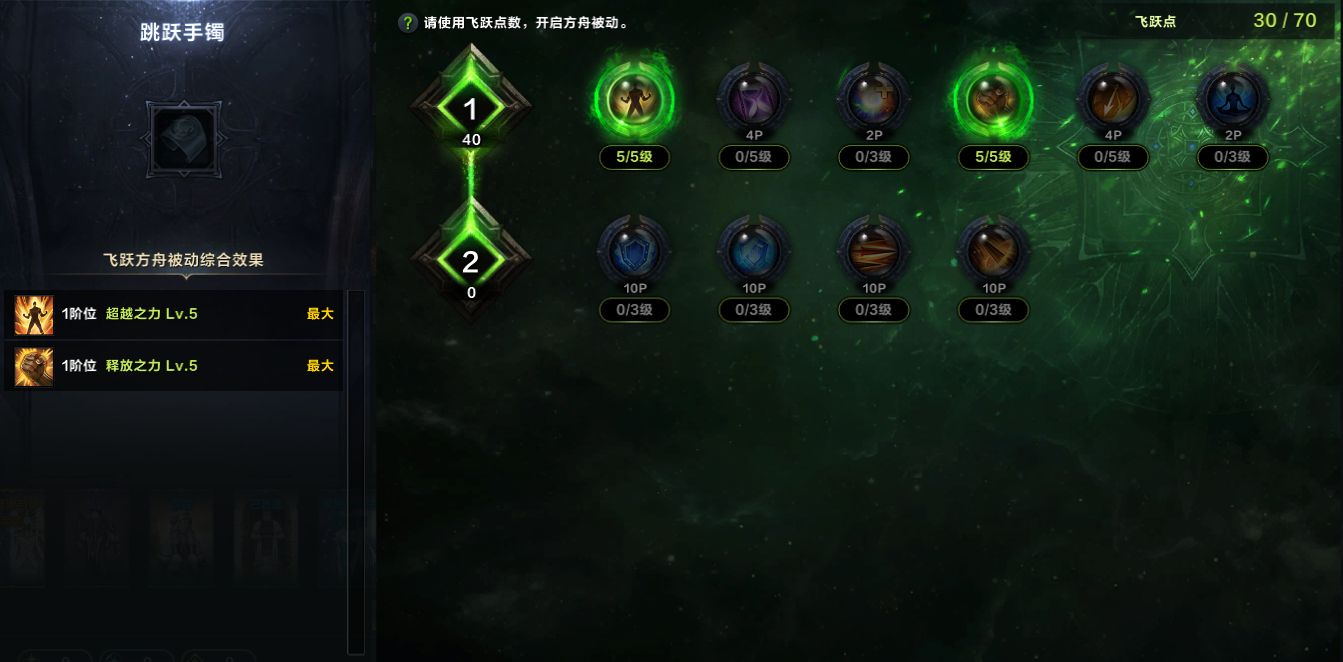Open the tier 2 diamond node
Screen dimensions: 1343x662
pyautogui.click(x=471, y=262)
